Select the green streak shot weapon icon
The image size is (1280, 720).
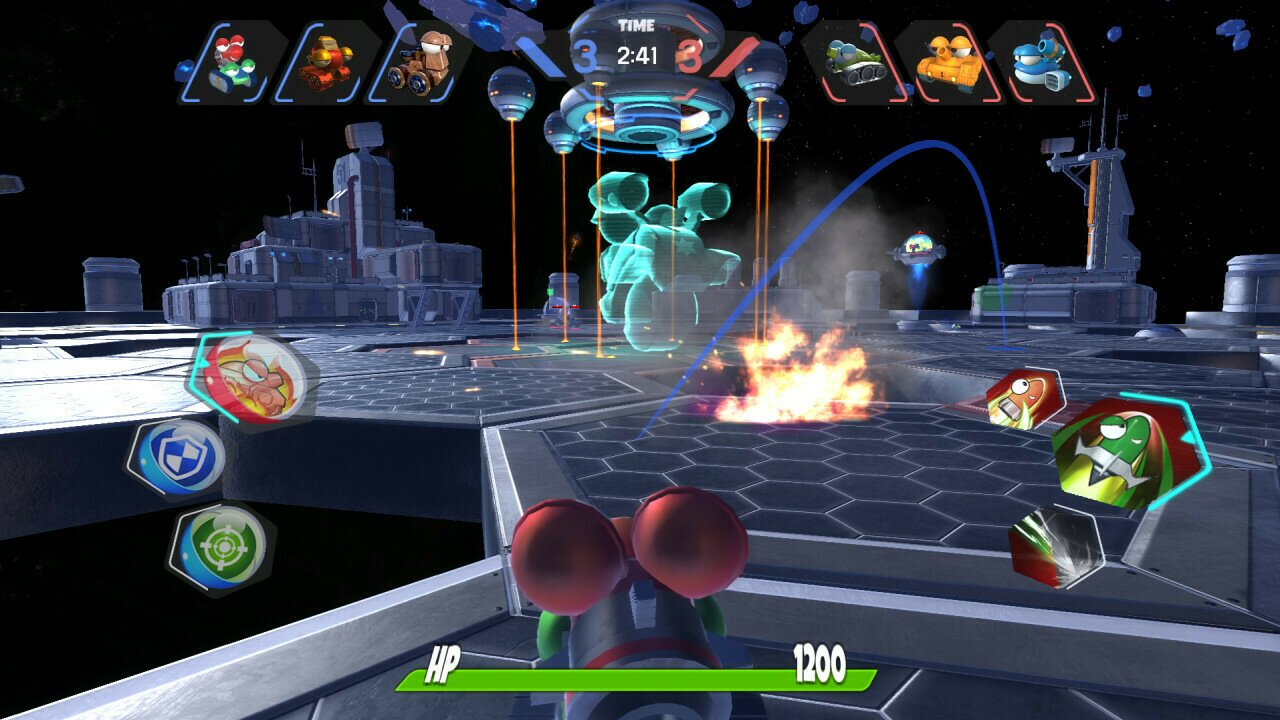coord(1054,545)
